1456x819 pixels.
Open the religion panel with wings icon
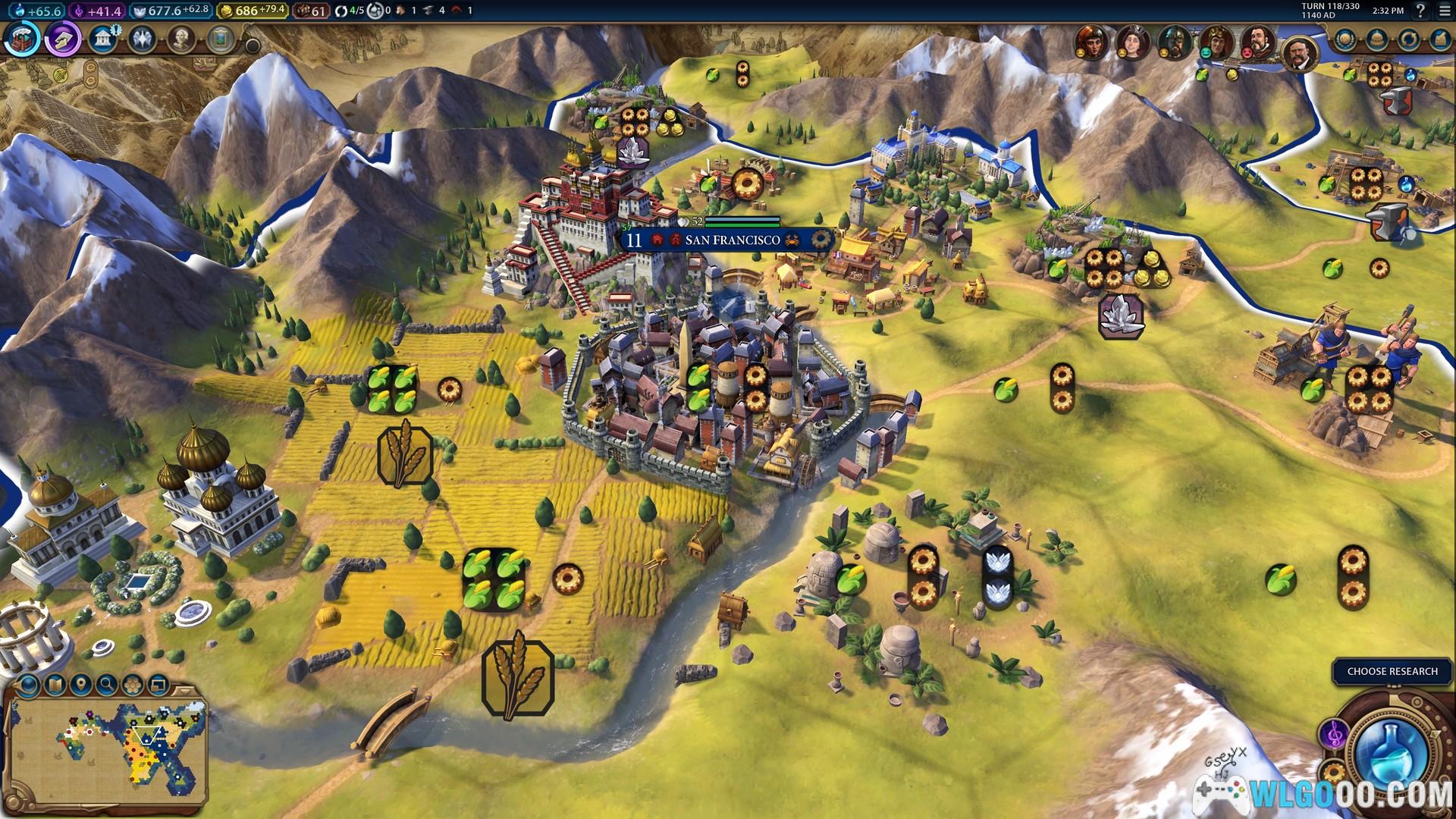click(x=142, y=39)
